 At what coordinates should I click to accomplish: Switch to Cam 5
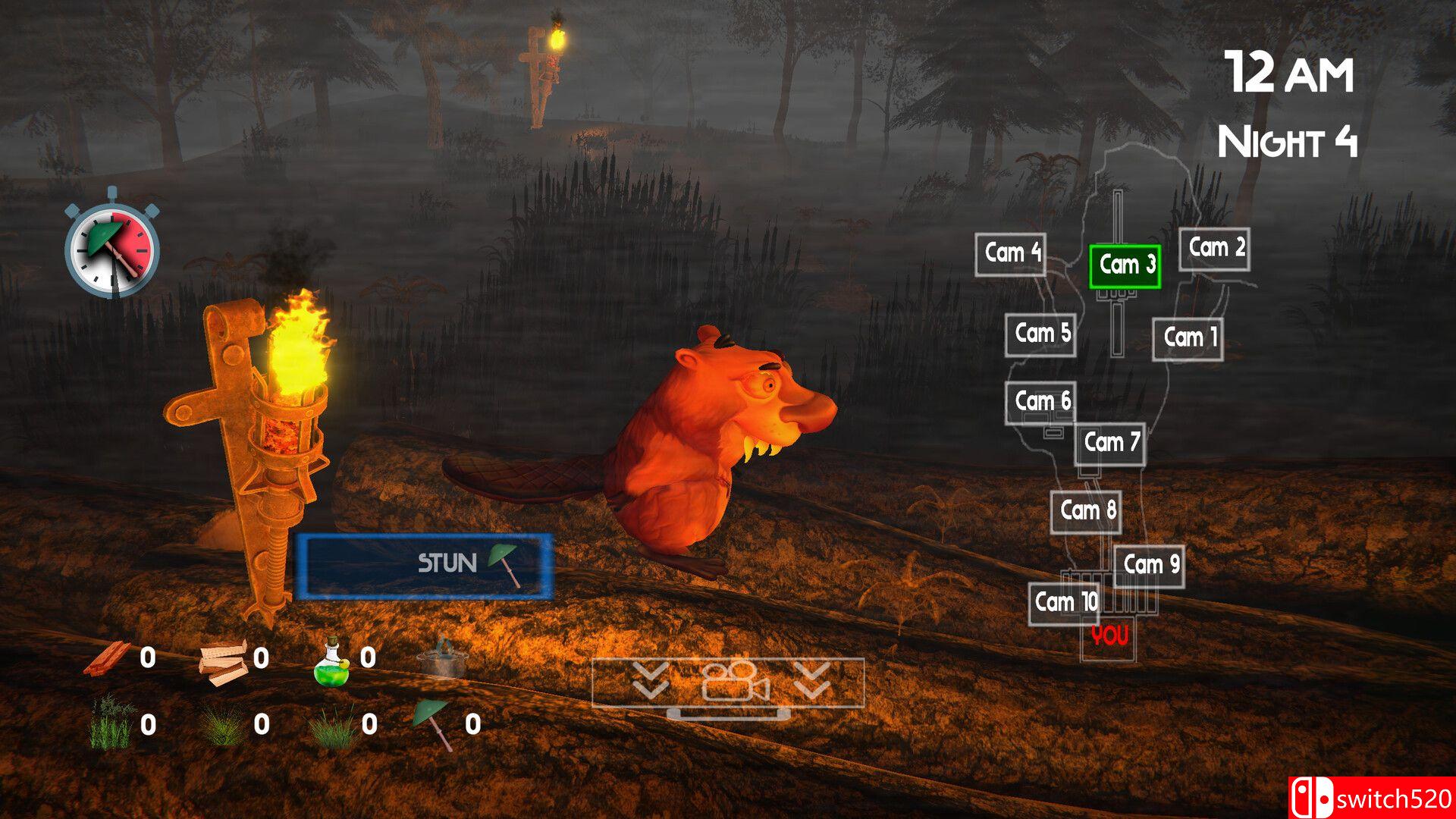1040,334
